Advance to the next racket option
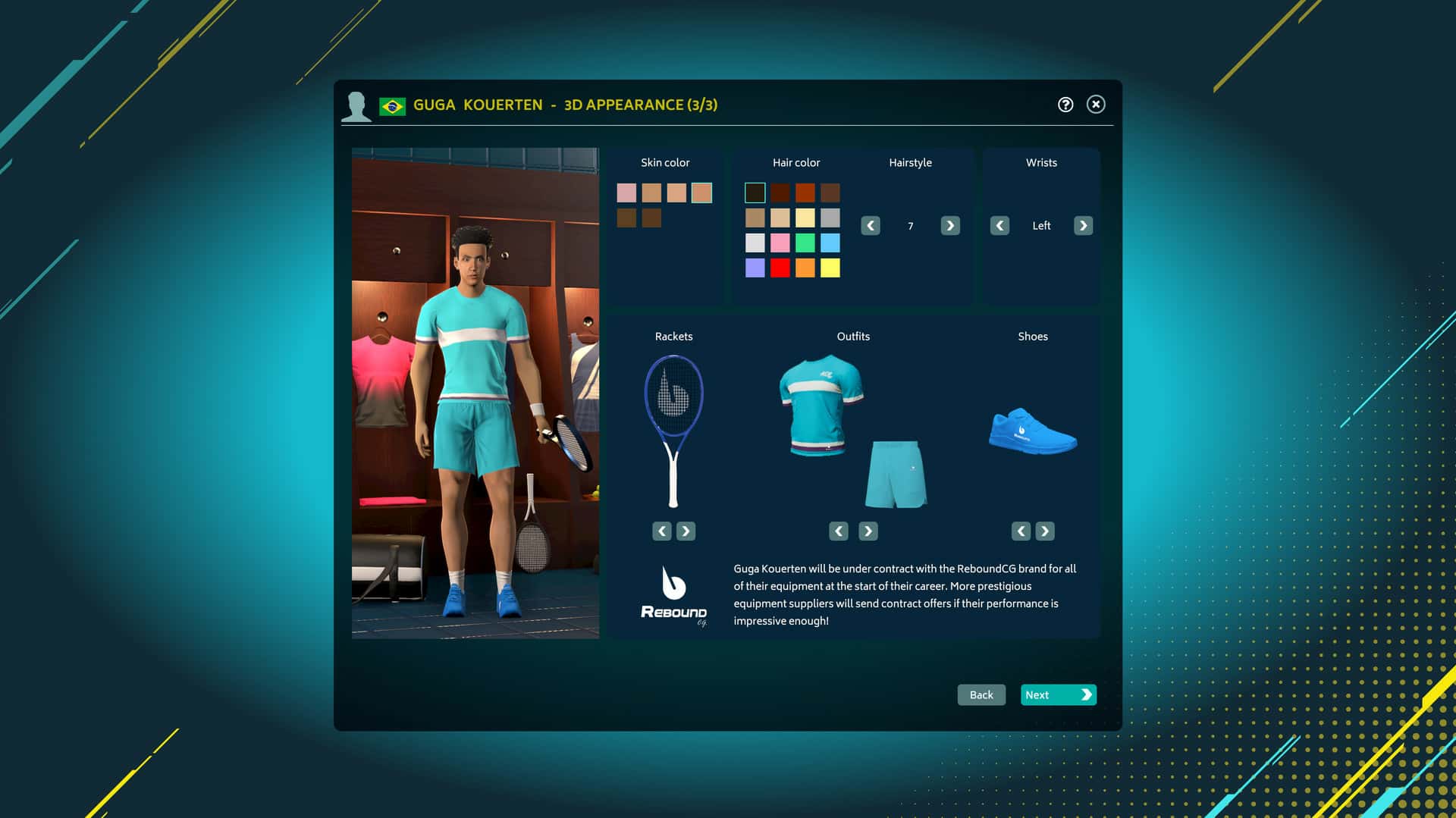Viewport: 1456px width, 818px height. point(686,531)
